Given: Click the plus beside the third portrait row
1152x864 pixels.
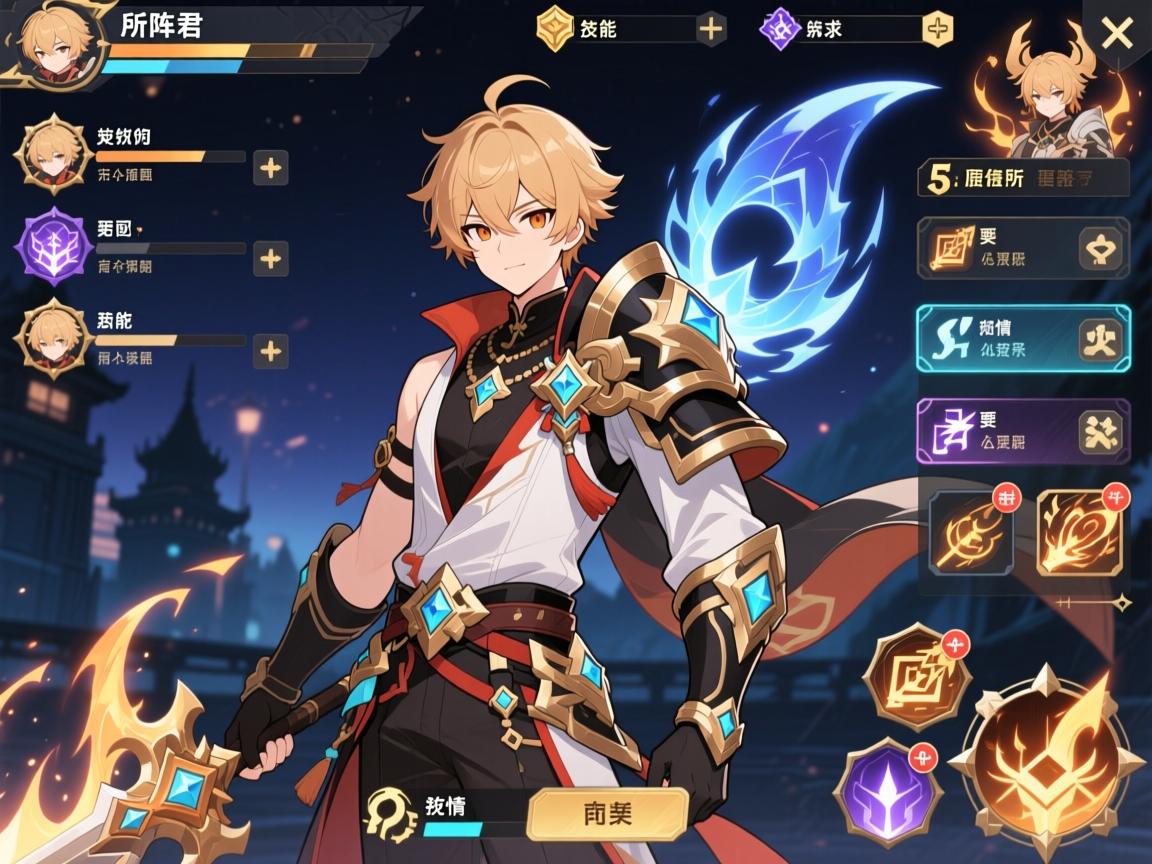Looking at the screenshot, I should coord(270,351).
